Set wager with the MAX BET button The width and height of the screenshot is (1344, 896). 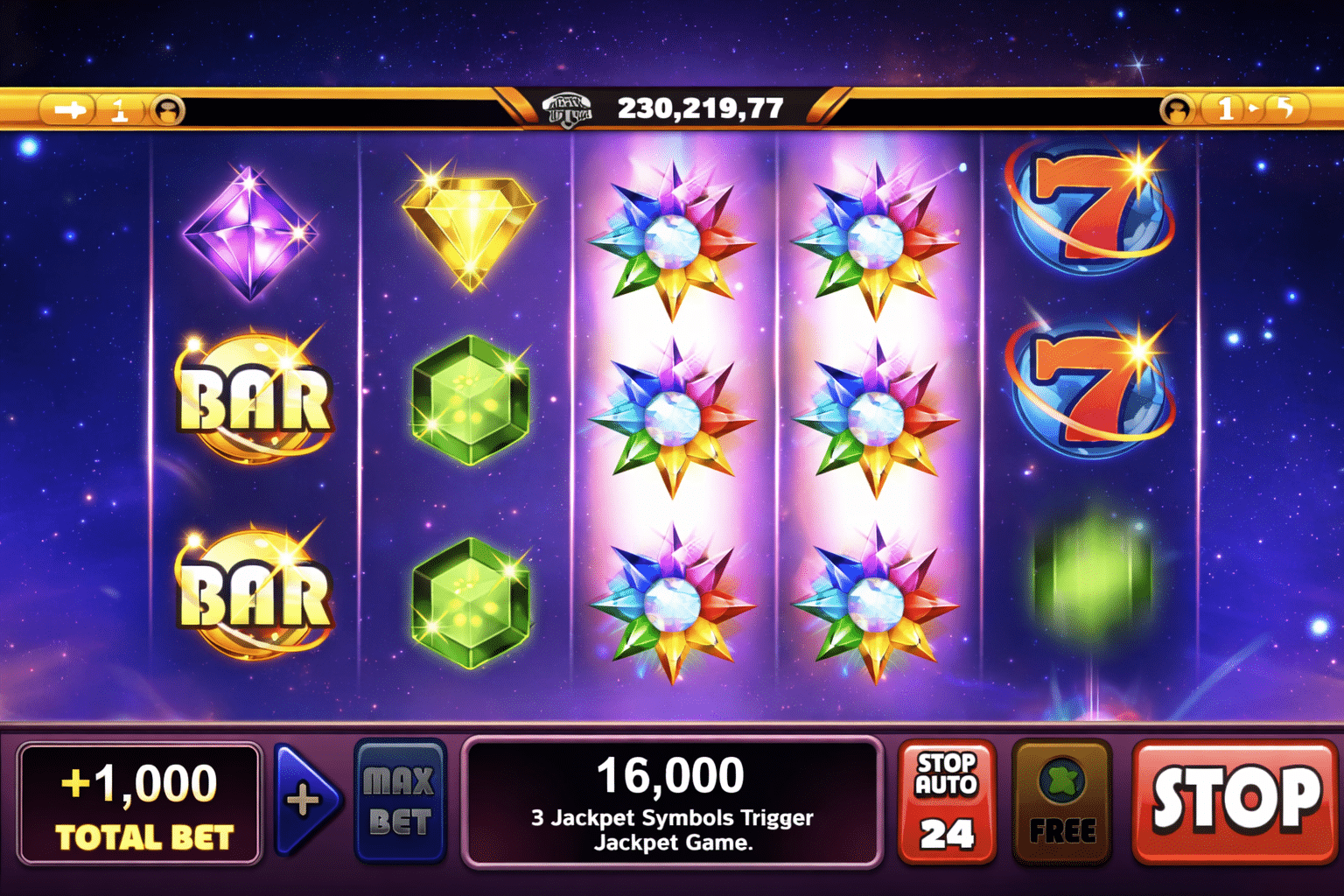(x=400, y=801)
